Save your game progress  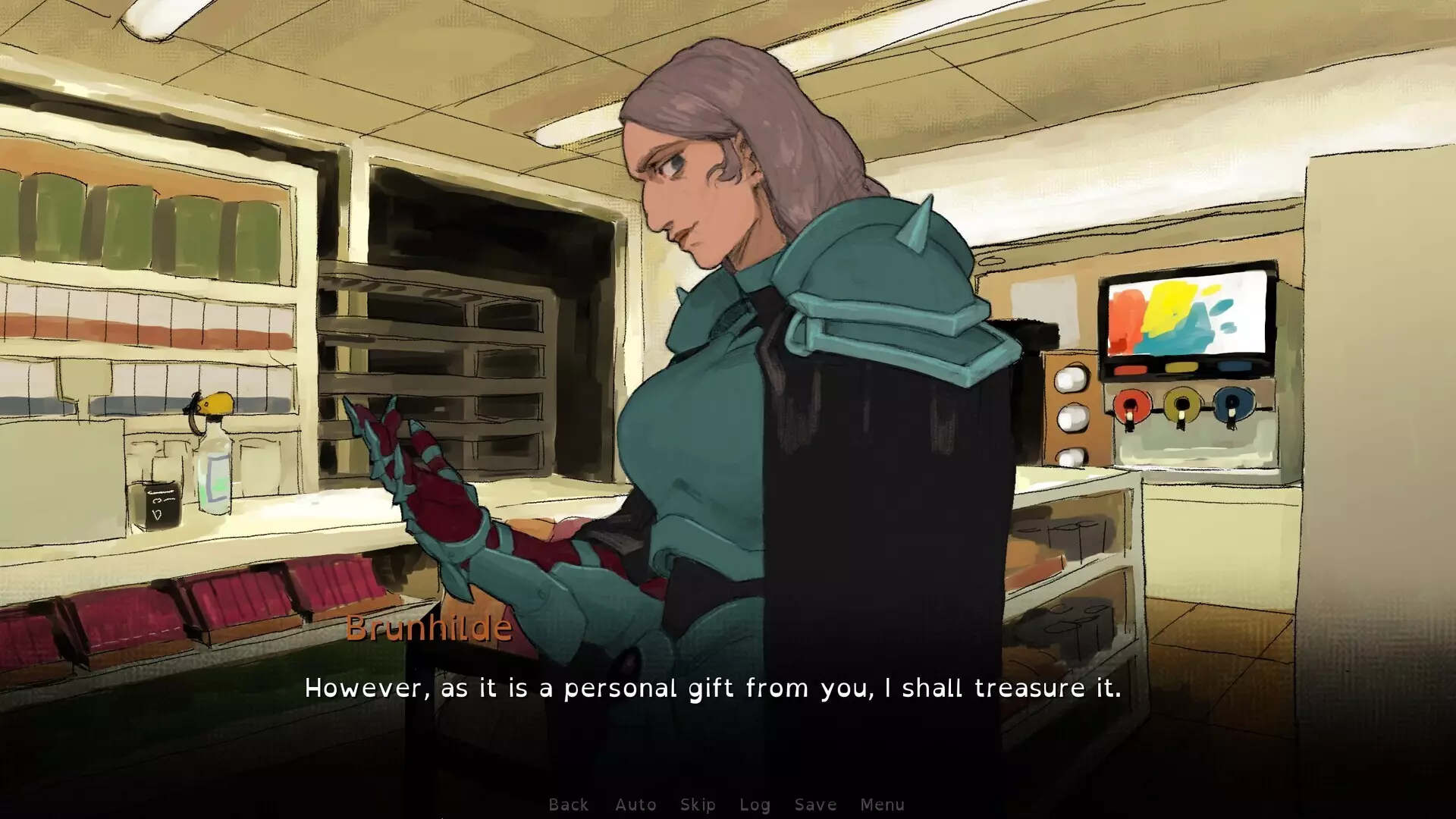pos(815,805)
